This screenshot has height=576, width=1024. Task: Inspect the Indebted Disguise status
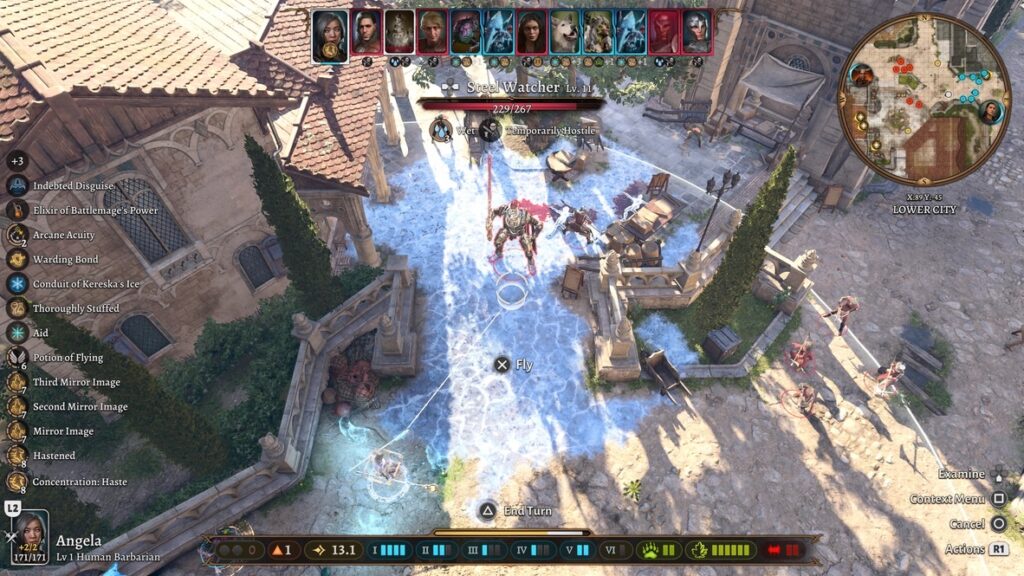coord(17,186)
